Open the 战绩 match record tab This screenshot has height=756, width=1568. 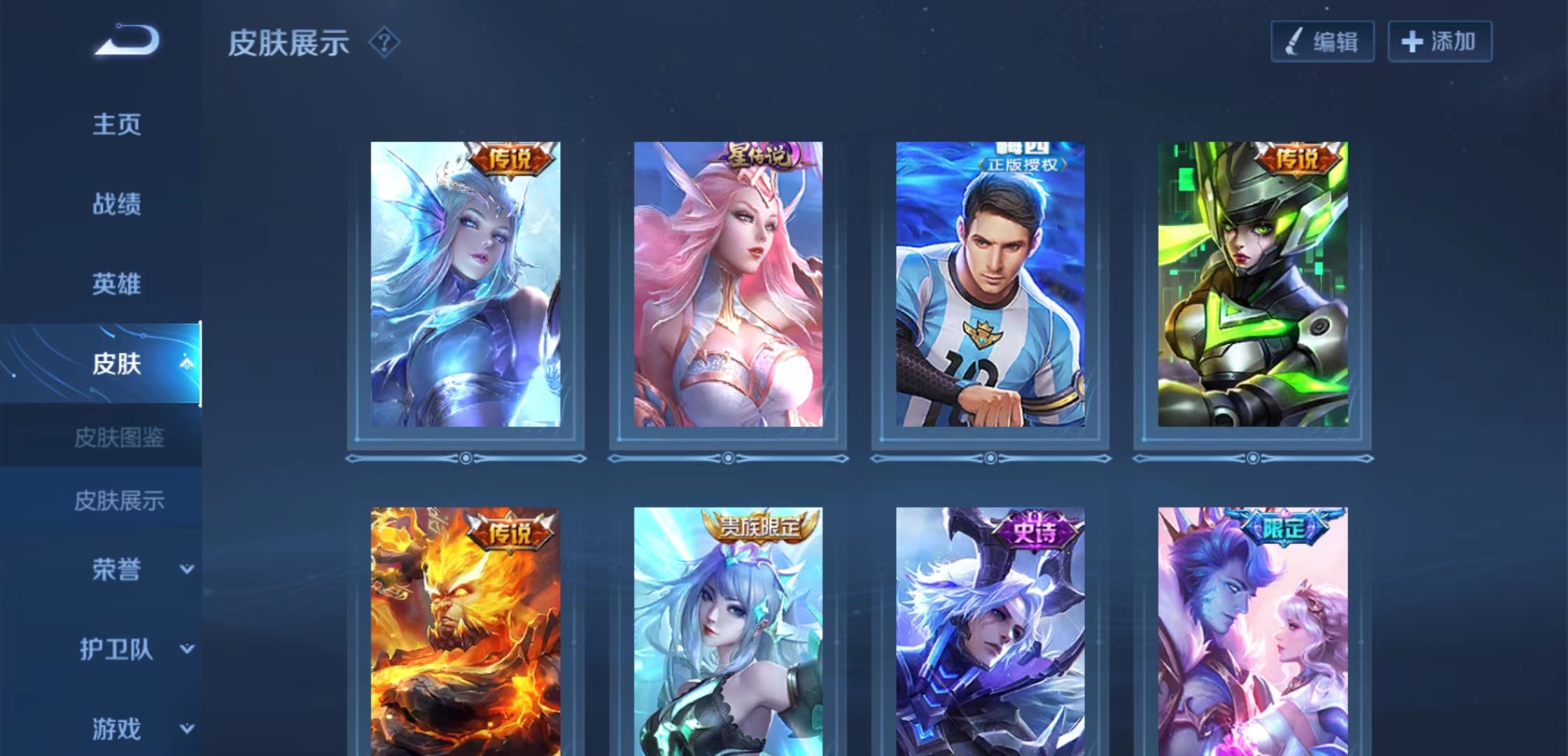point(117,204)
